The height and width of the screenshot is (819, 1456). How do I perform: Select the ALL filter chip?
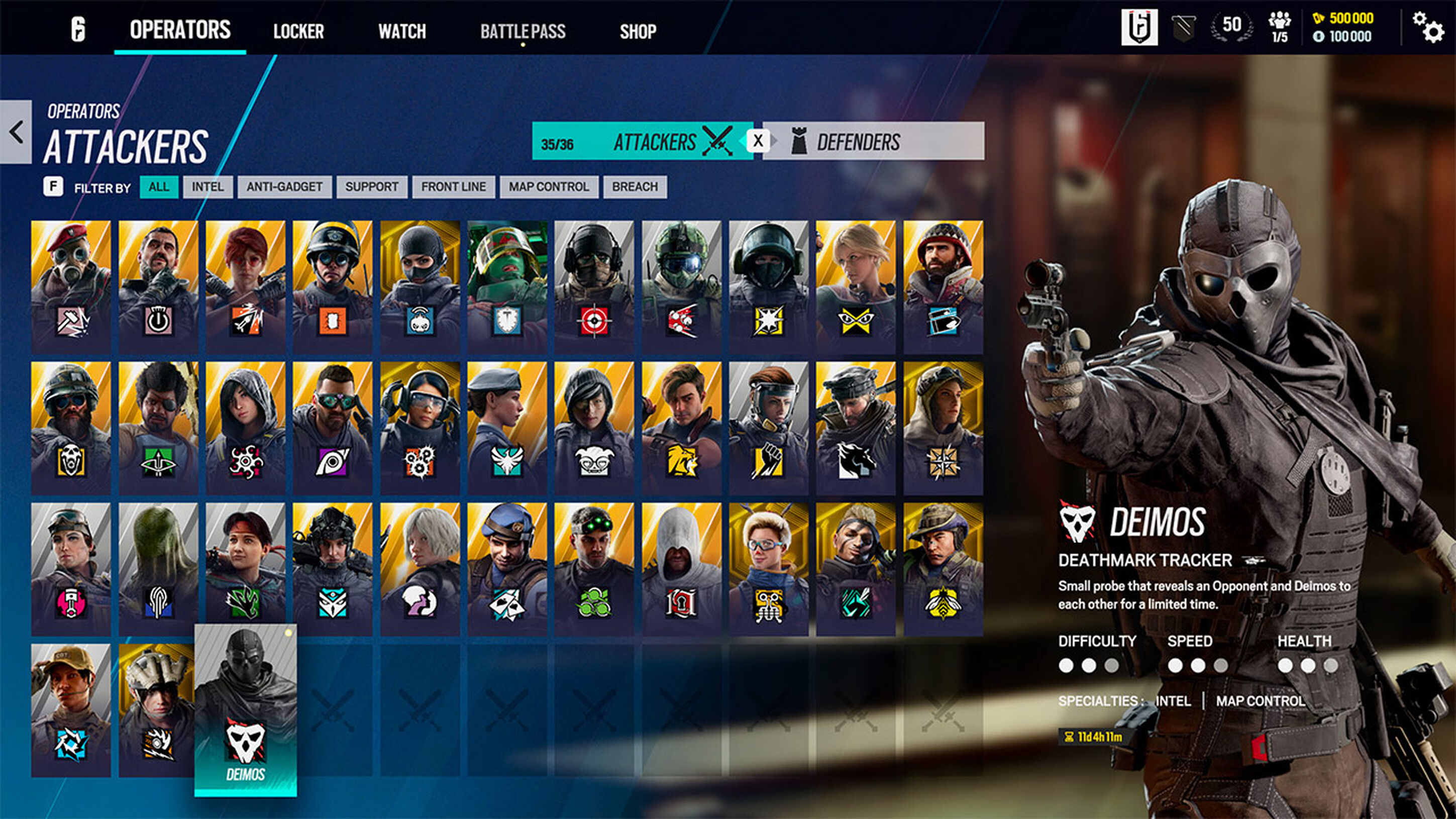coord(159,186)
